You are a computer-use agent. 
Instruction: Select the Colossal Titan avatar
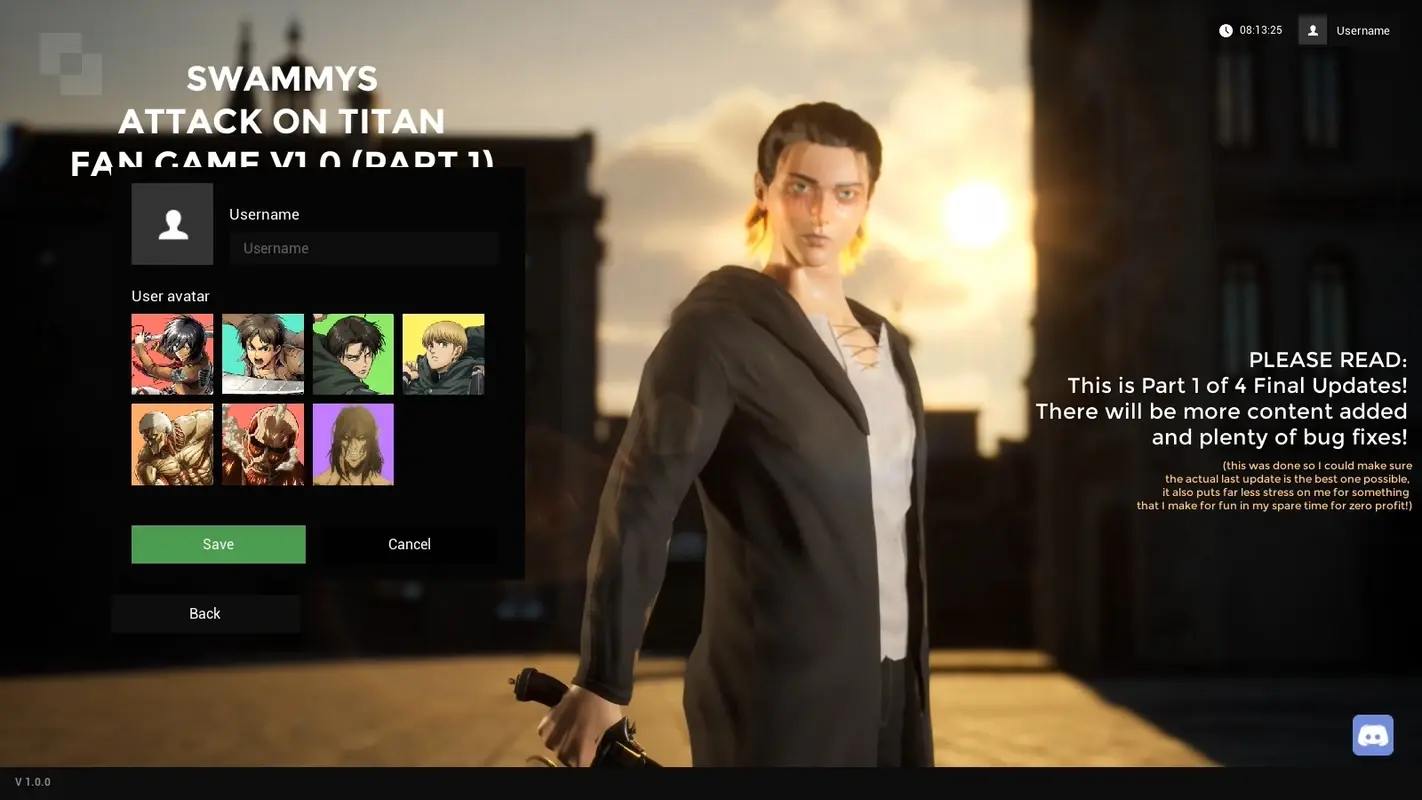[x=171, y=443]
